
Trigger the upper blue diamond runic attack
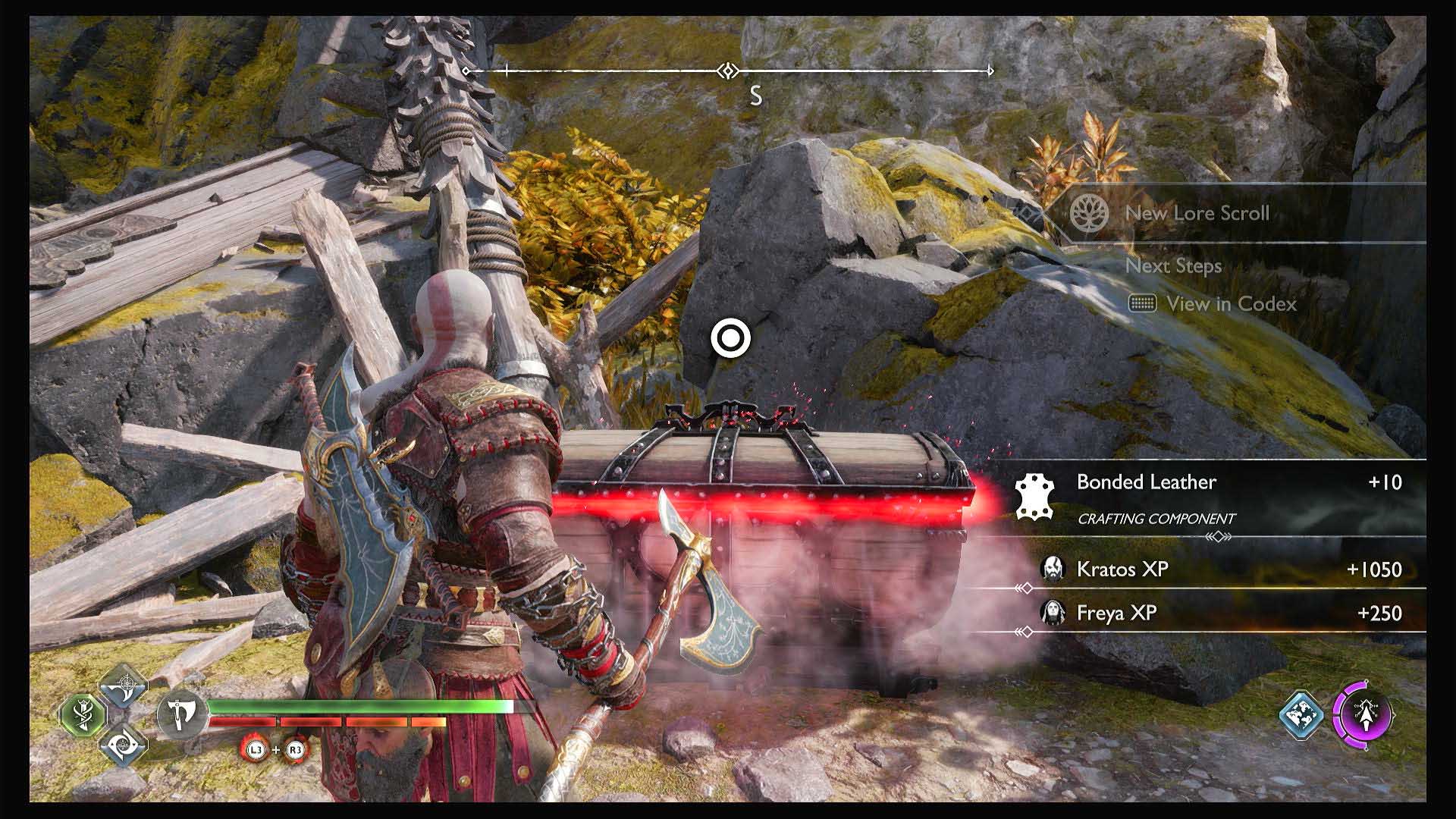123,685
